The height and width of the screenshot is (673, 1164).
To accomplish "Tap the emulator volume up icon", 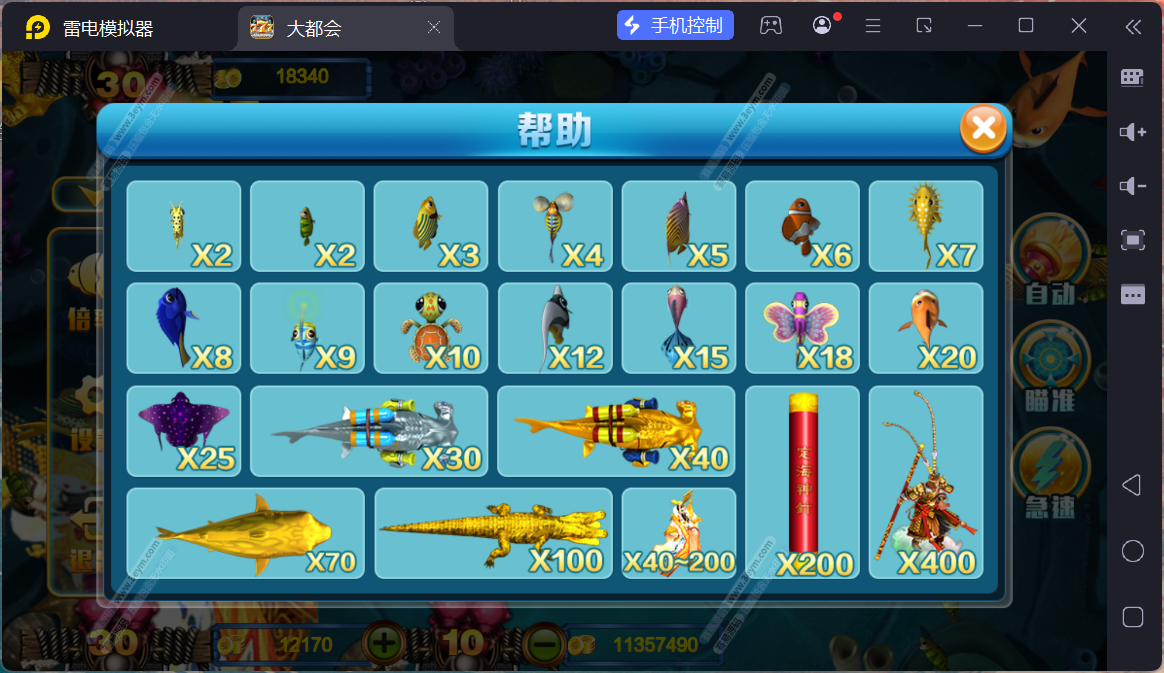I will (1132, 132).
